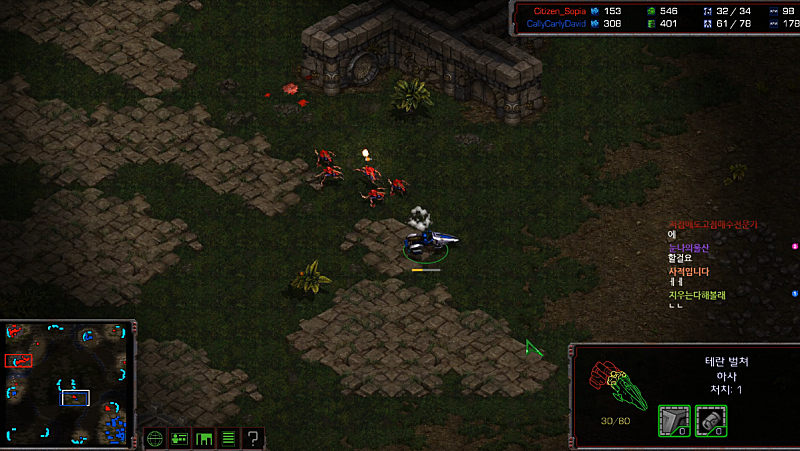The width and height of the screenshot is (800, 451).
Task: Click the minimap in the corner
Action: (x=68, y=384)
